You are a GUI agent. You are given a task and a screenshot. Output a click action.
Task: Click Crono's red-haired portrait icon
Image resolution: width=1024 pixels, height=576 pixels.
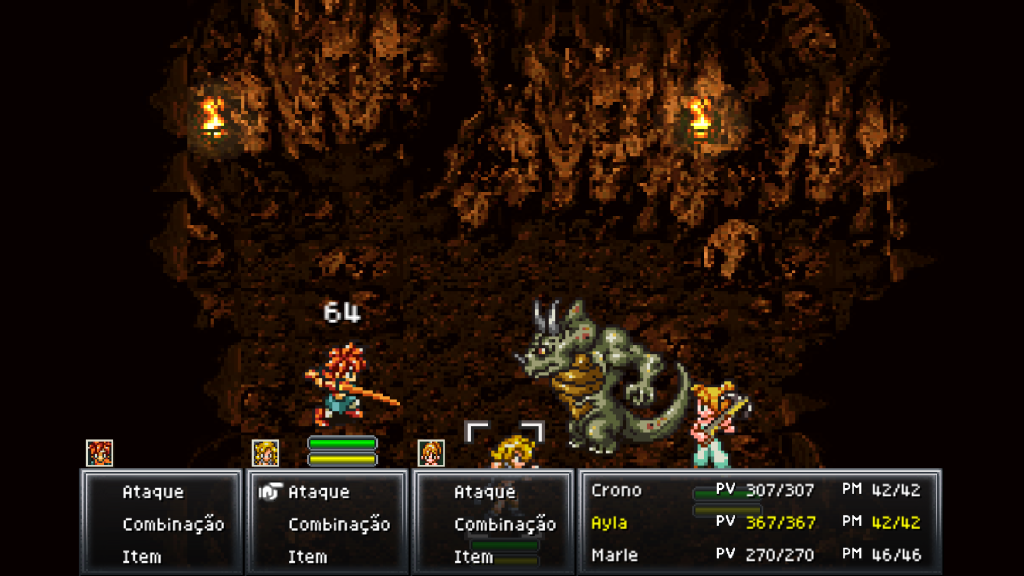[99, 453]
